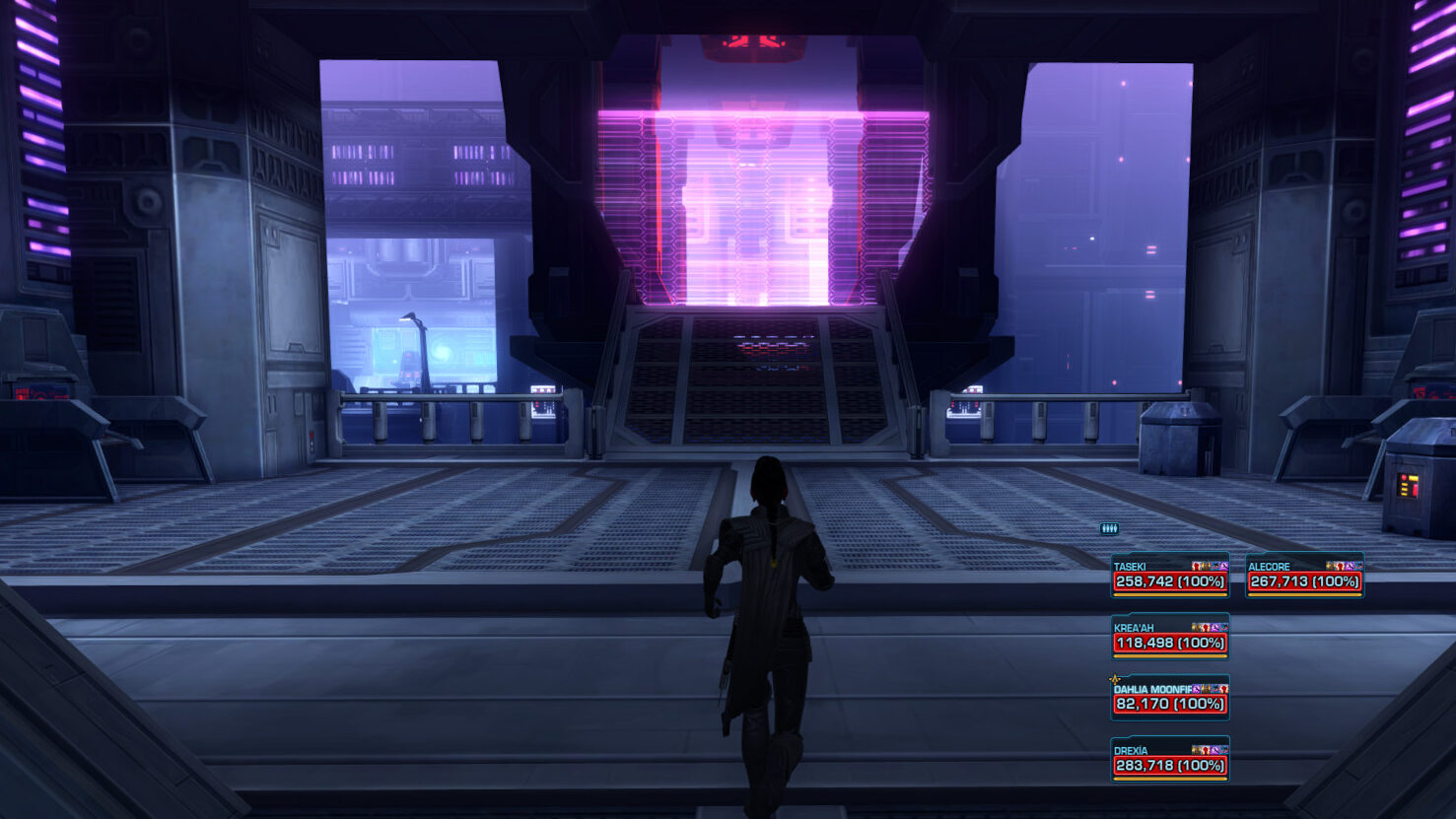This screenshot has height=819, width=1456.
Task: Select Taseki's raid frame
Action: (1170, 577)
